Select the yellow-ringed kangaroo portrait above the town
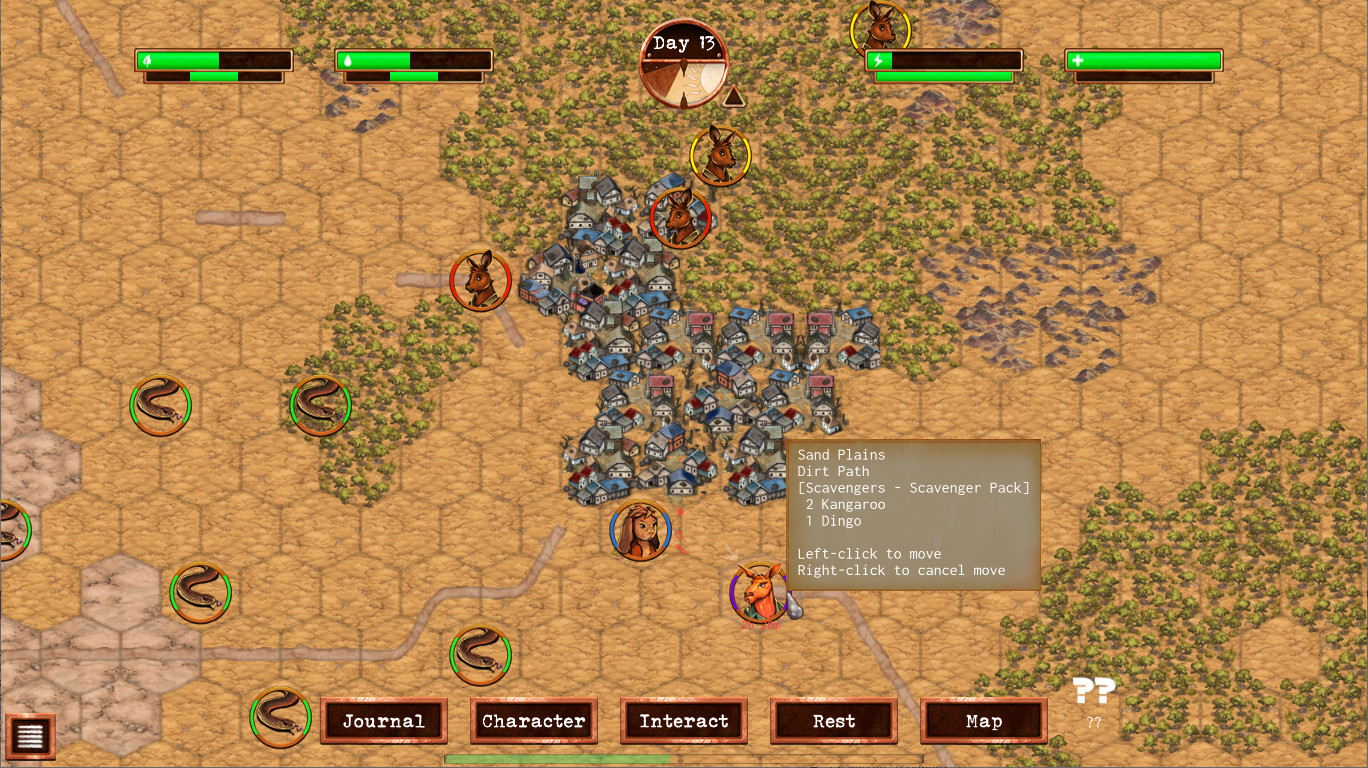 pyautogui.click(x=721, y=156)
